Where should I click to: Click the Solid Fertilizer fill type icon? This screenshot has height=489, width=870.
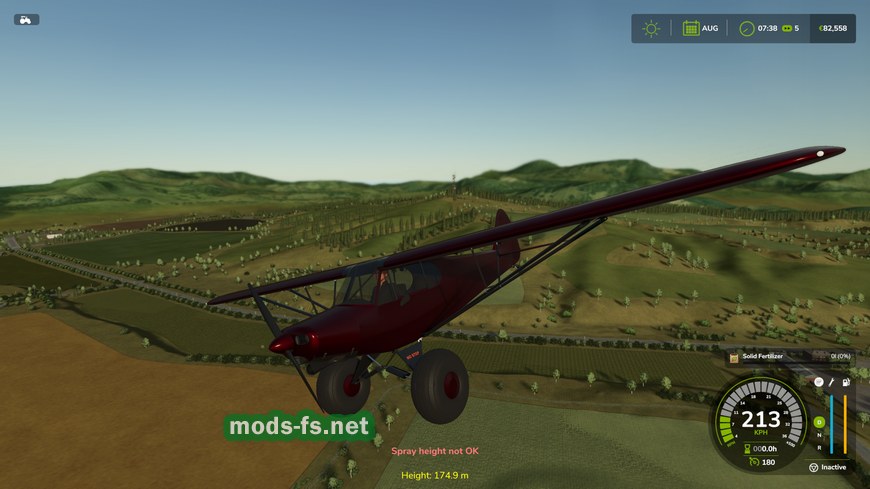pyautogui.click(x=734, y=356)
